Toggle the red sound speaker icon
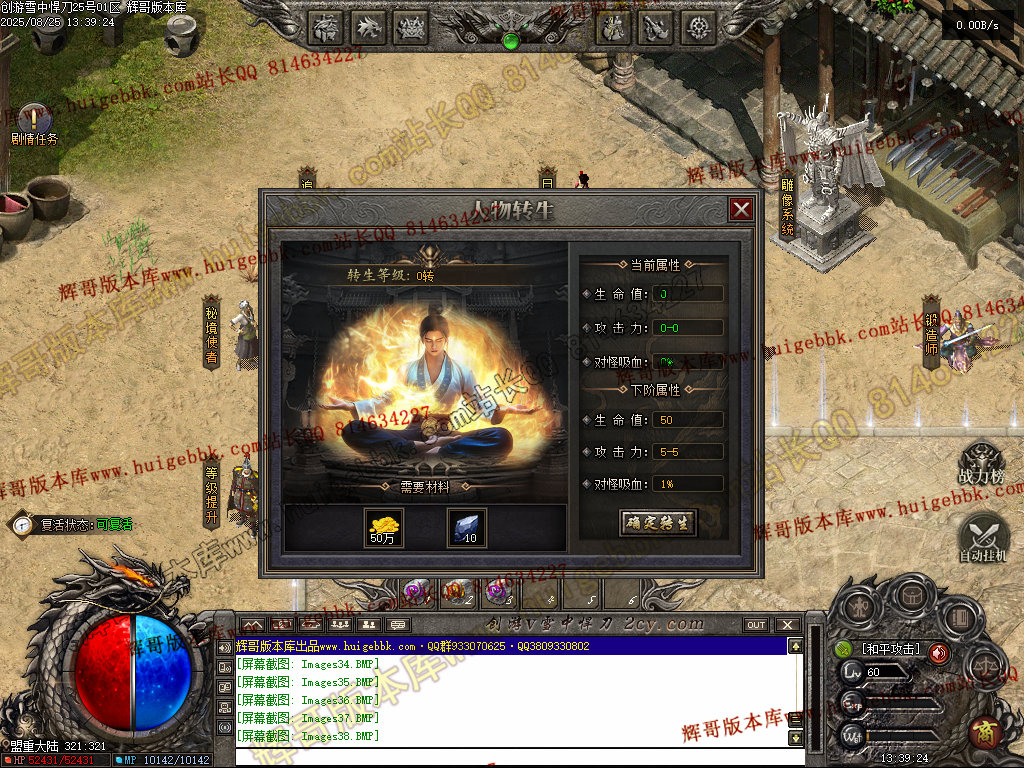 938,653
